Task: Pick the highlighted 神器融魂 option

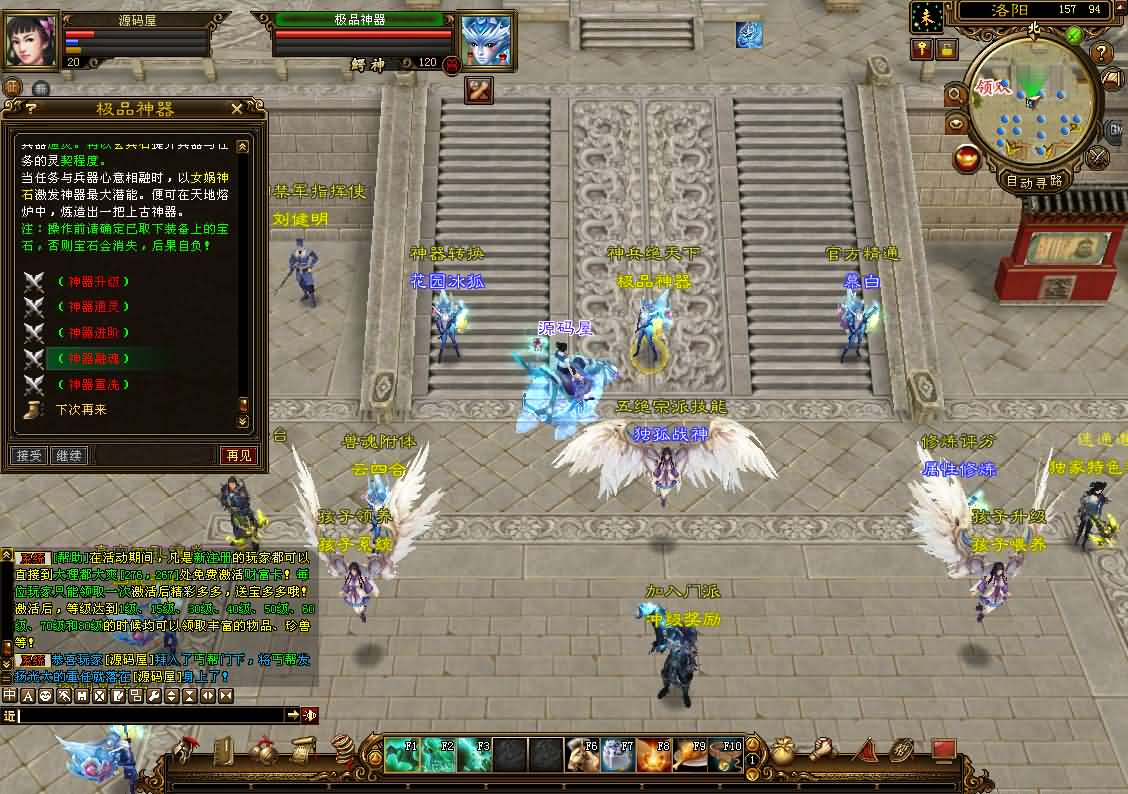Action: point(94,358)
